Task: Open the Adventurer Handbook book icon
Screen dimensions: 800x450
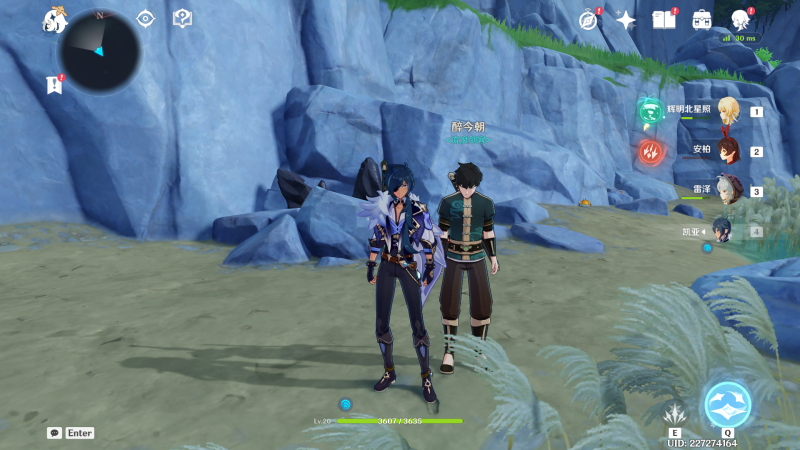Action: (664, 20)
